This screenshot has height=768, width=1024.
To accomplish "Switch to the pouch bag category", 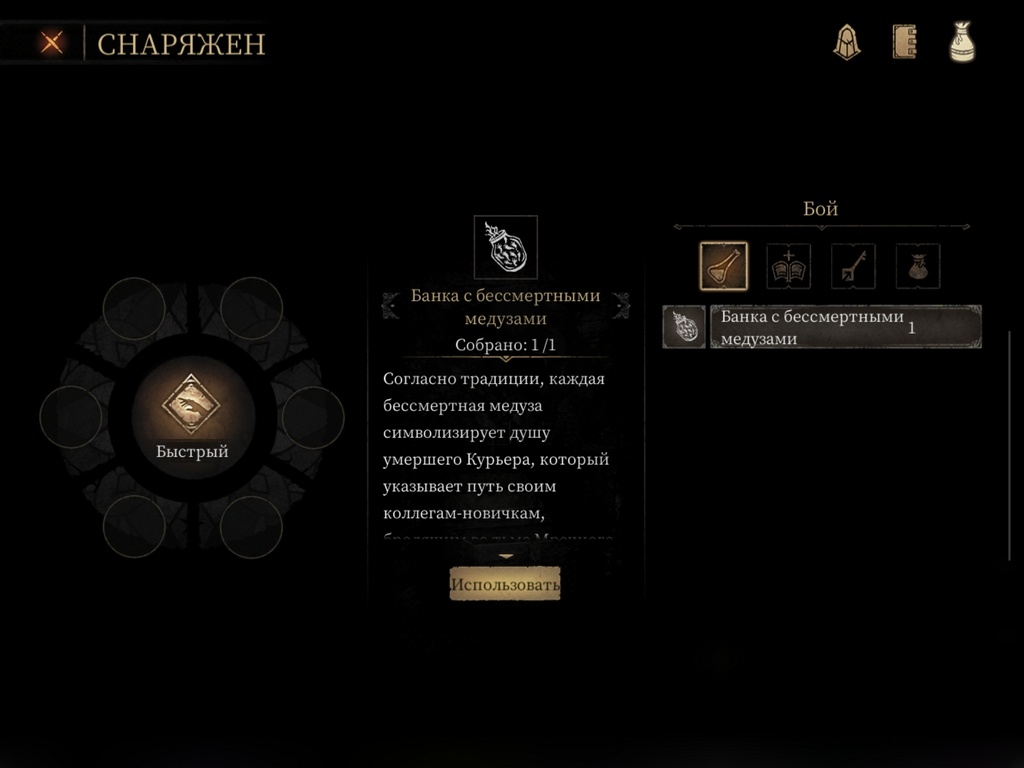I will pos(917,266).
